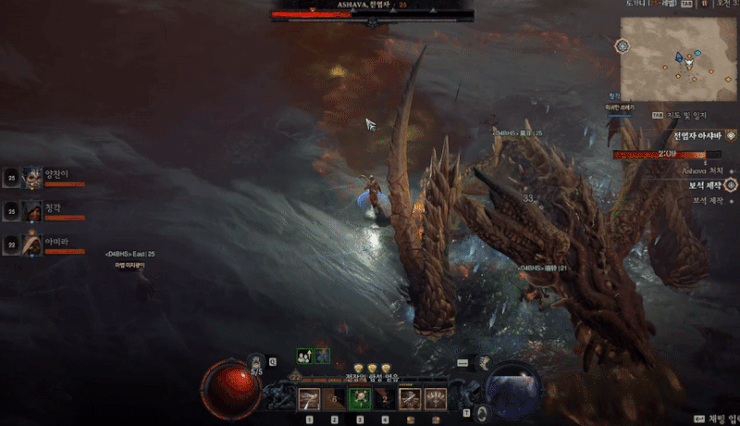Select the 보석 제작 quest tracker entry
Screen dimensions: 740x426
pos(704,185)
